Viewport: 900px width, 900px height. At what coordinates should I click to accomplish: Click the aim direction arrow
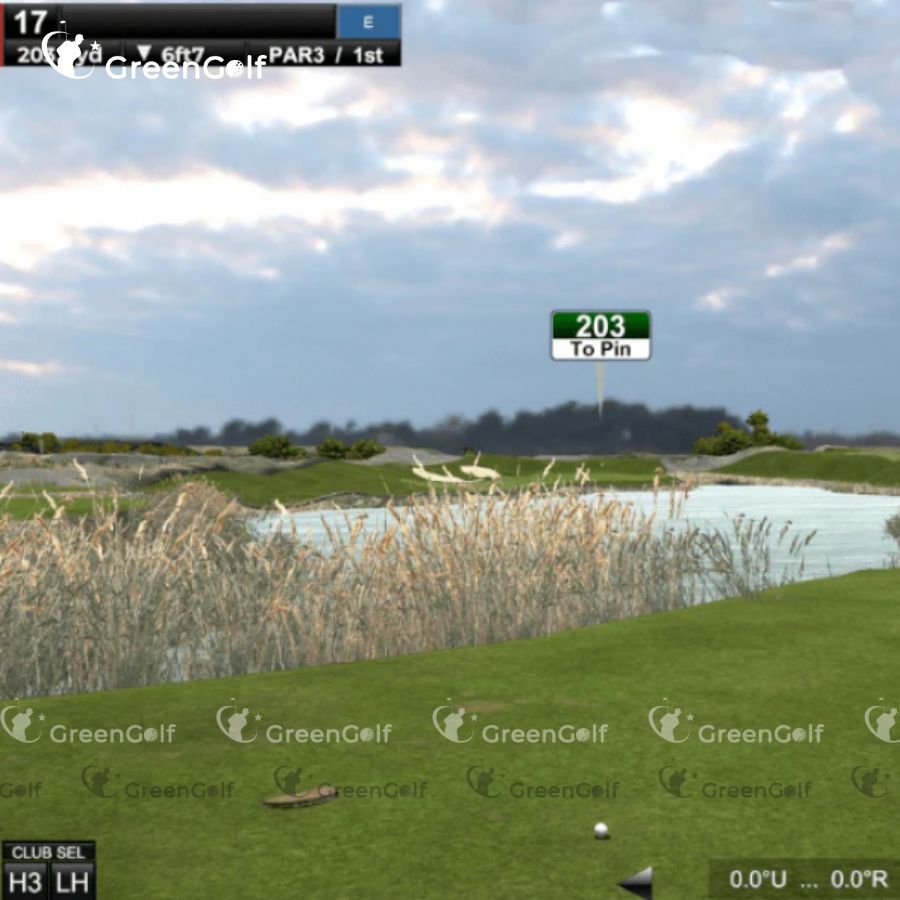point(636,881)
